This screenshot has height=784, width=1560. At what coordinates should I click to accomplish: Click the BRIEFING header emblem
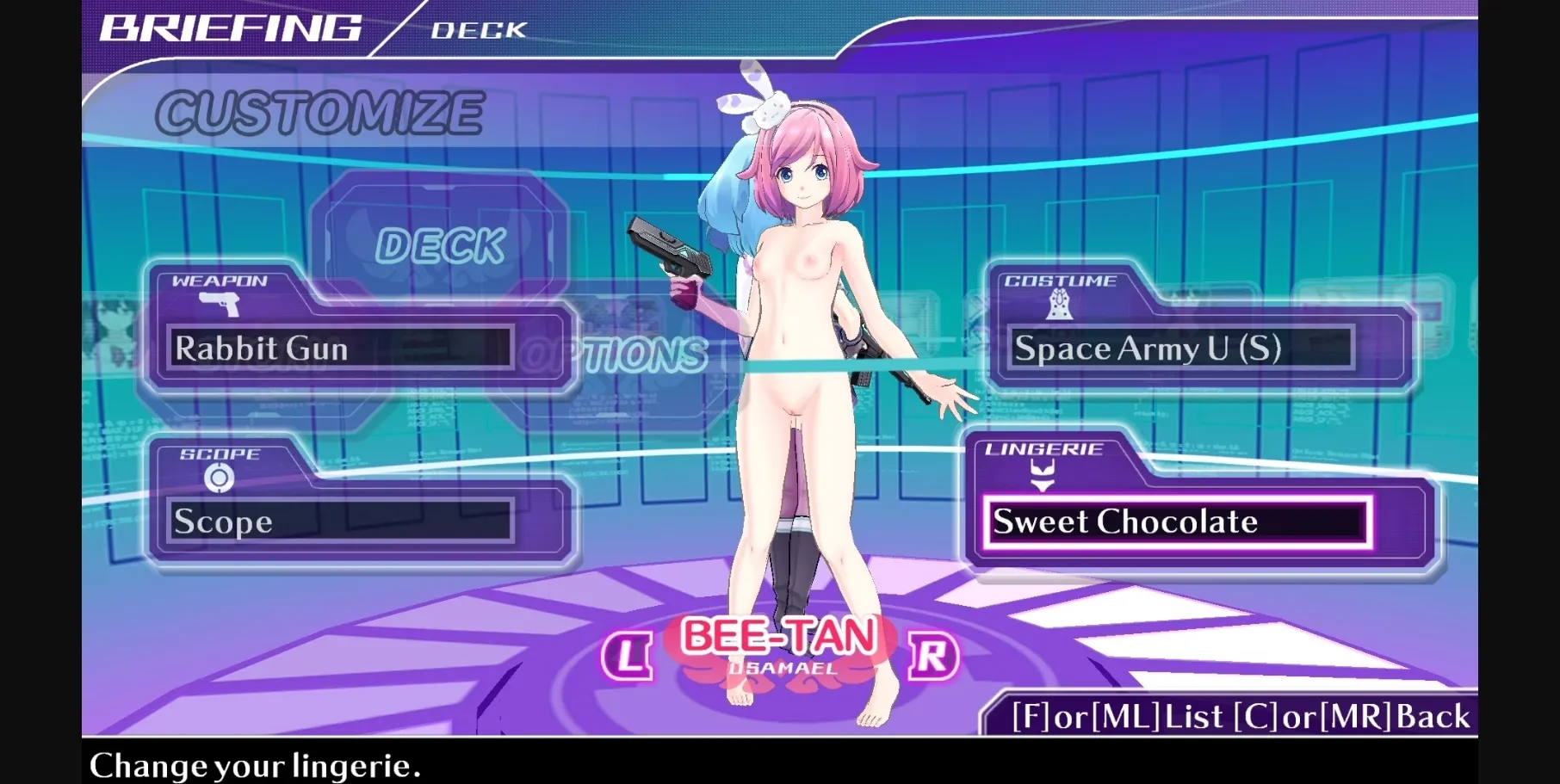click(x=232, y=27)
